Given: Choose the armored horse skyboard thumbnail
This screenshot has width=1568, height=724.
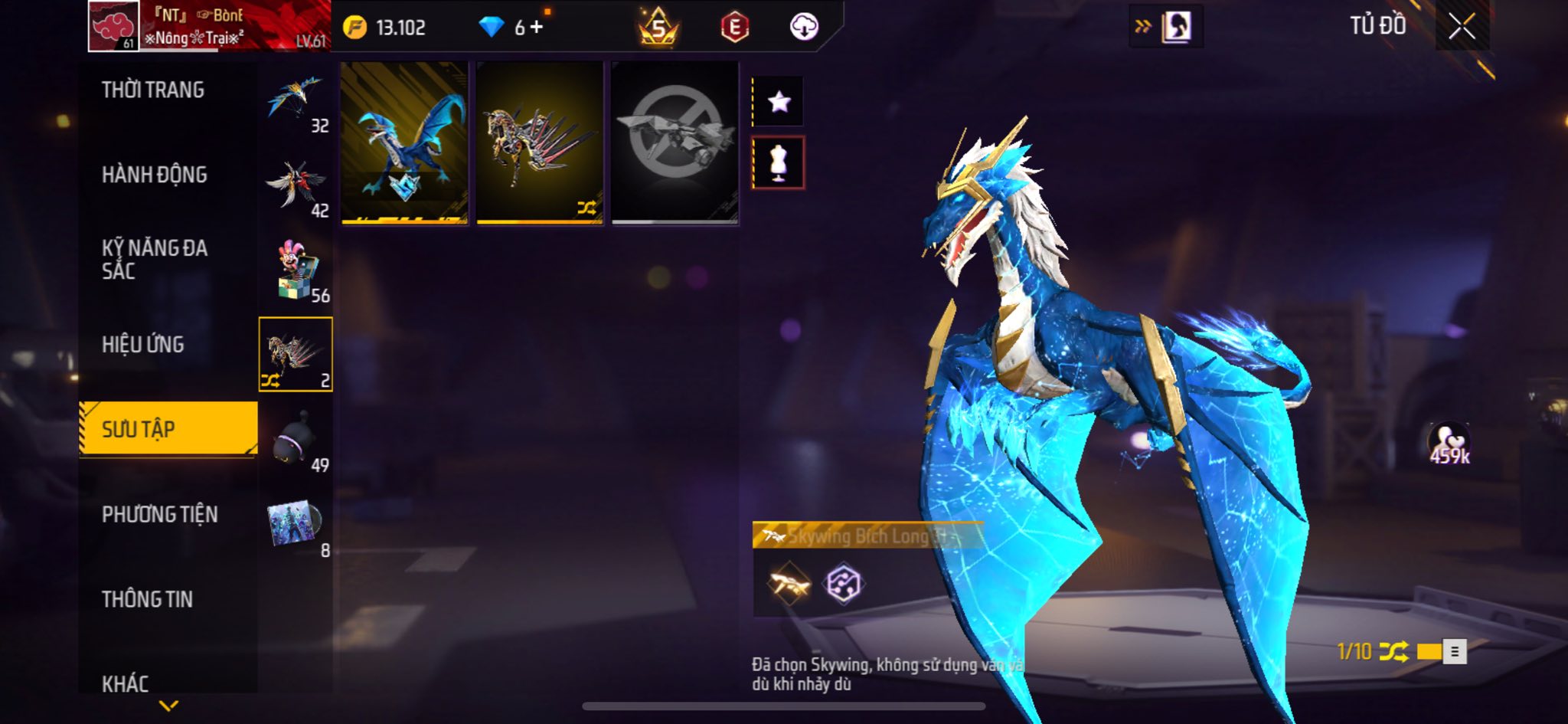Looking at the screenshot, I should [x=540, y=143].
